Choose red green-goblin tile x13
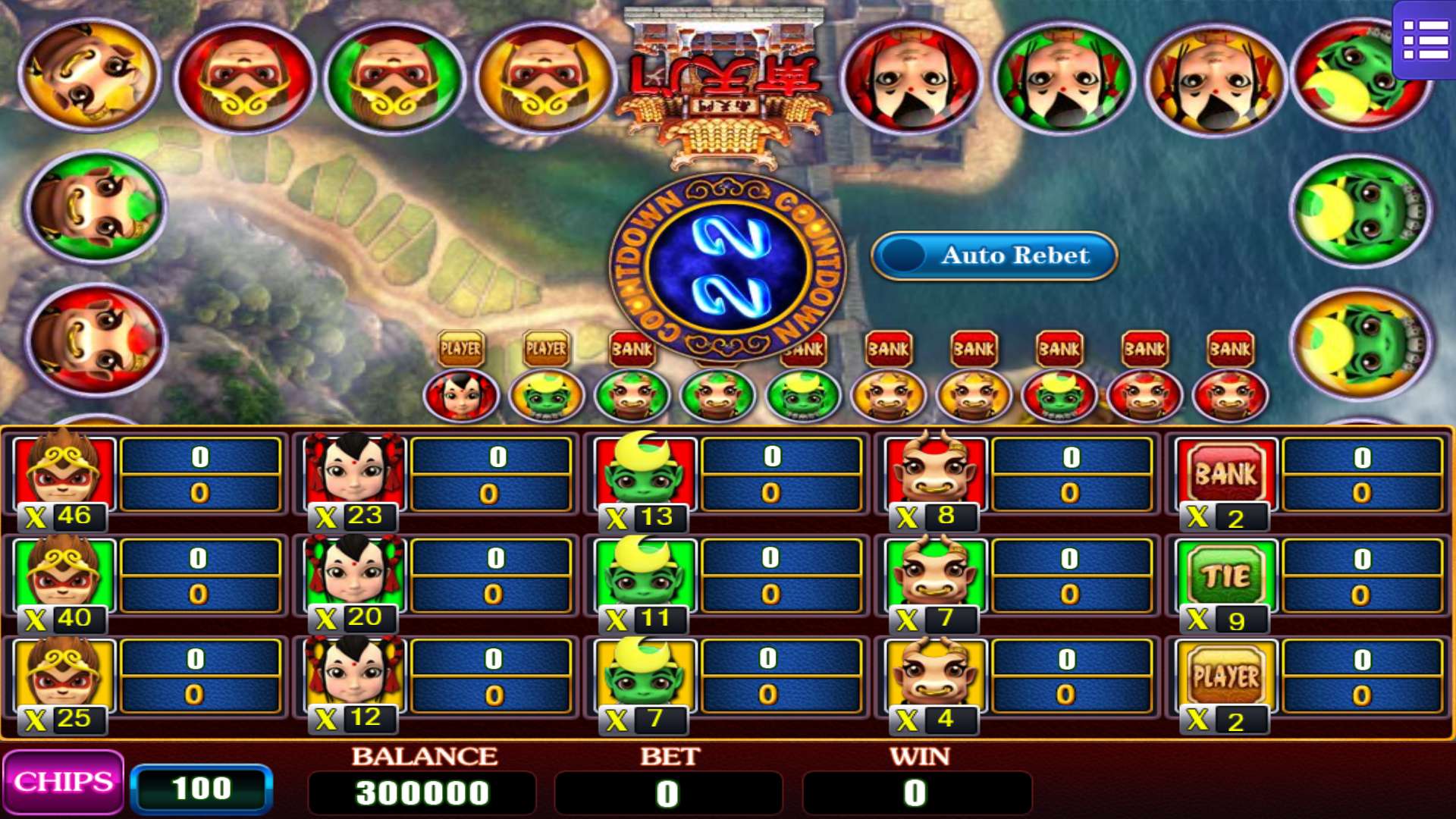The height and width of the screenshot is (819, 1456). (645, 475)
